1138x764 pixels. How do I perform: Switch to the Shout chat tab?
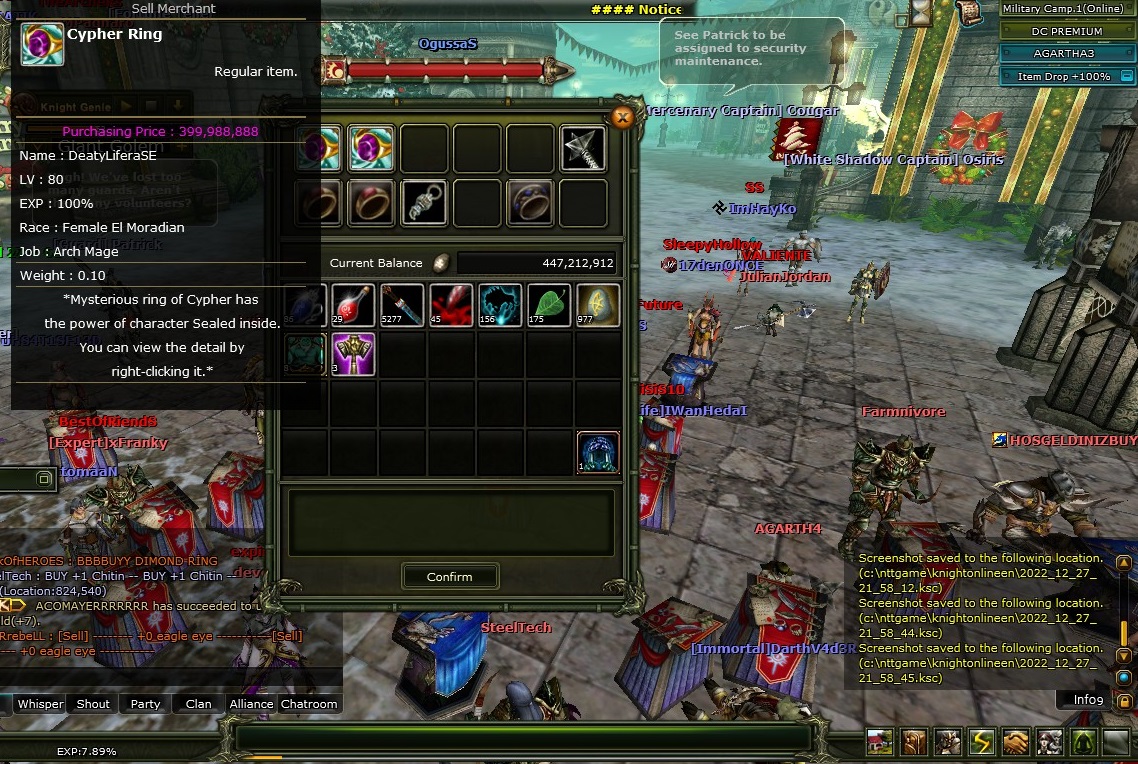point(93,704)
